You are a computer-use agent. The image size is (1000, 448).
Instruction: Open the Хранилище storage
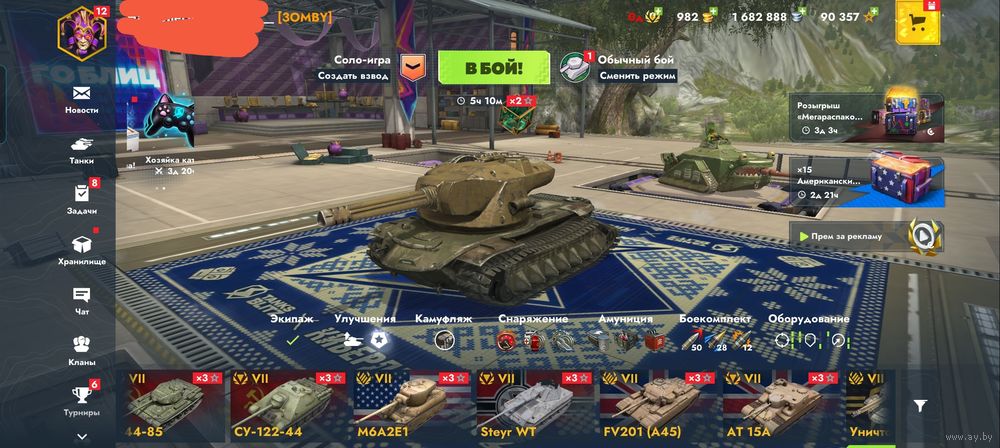(82, 248)
